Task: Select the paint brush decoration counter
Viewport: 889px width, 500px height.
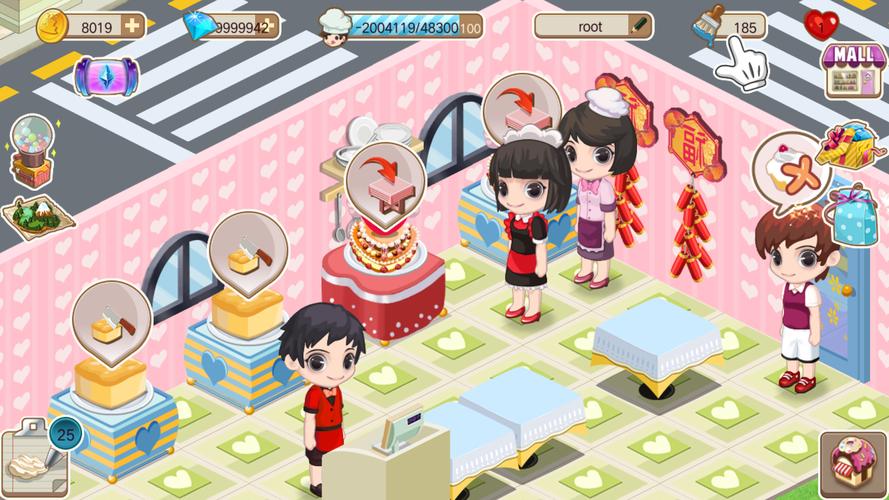Action: [710, 27]
